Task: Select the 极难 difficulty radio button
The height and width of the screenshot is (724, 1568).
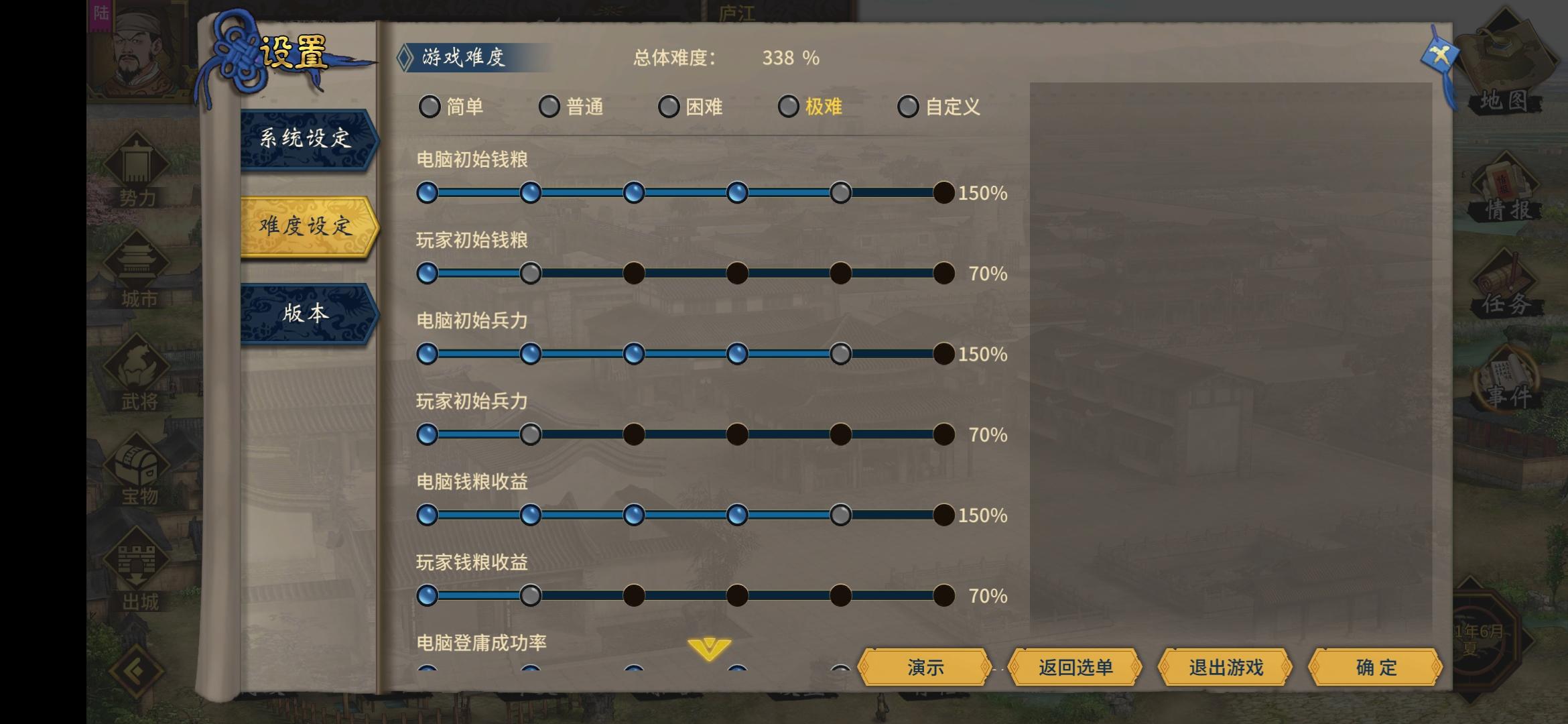Action: (x=787, y=107)
